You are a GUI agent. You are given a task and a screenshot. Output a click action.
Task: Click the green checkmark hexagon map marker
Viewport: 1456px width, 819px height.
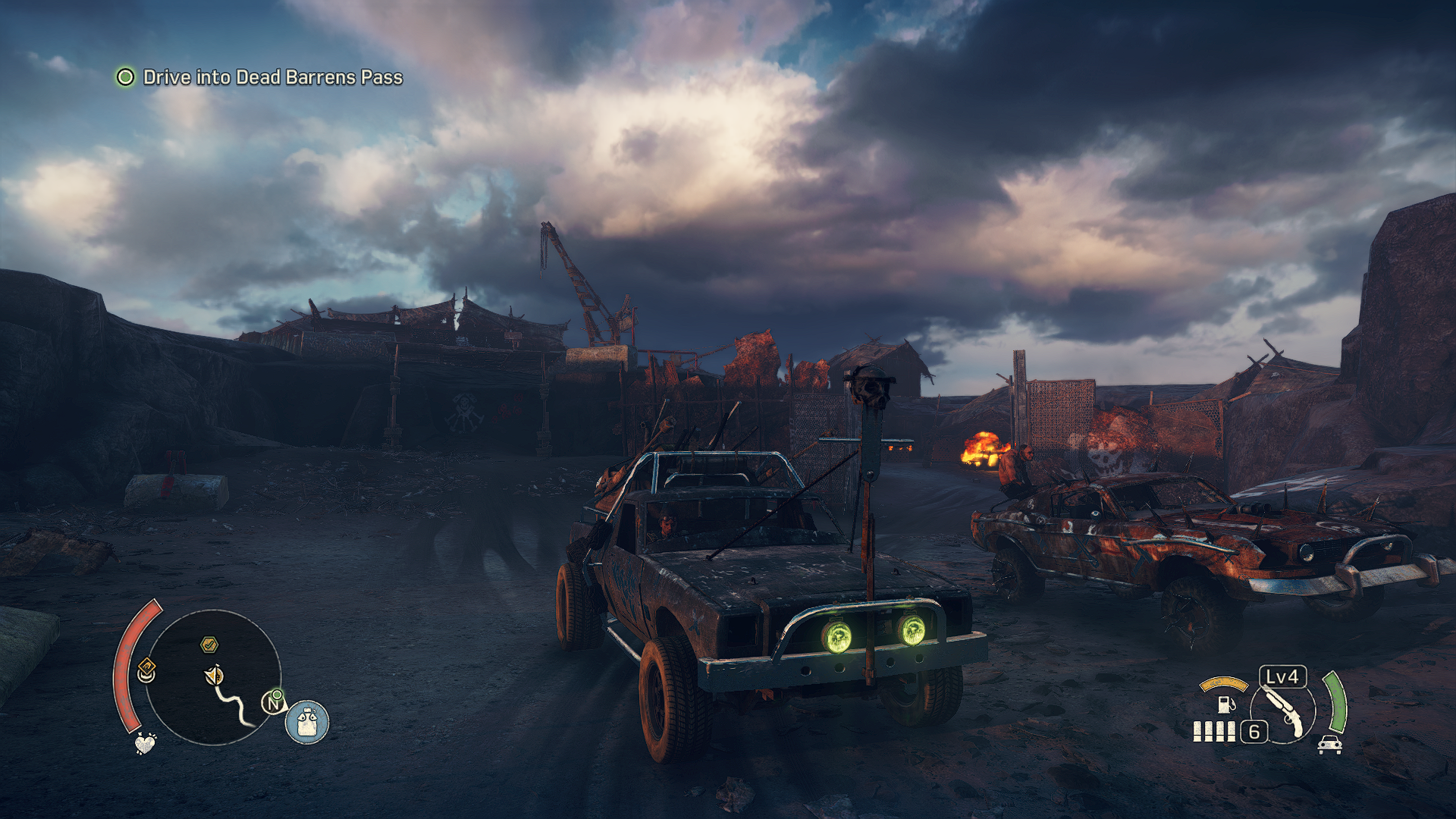(x=209, y=645)
